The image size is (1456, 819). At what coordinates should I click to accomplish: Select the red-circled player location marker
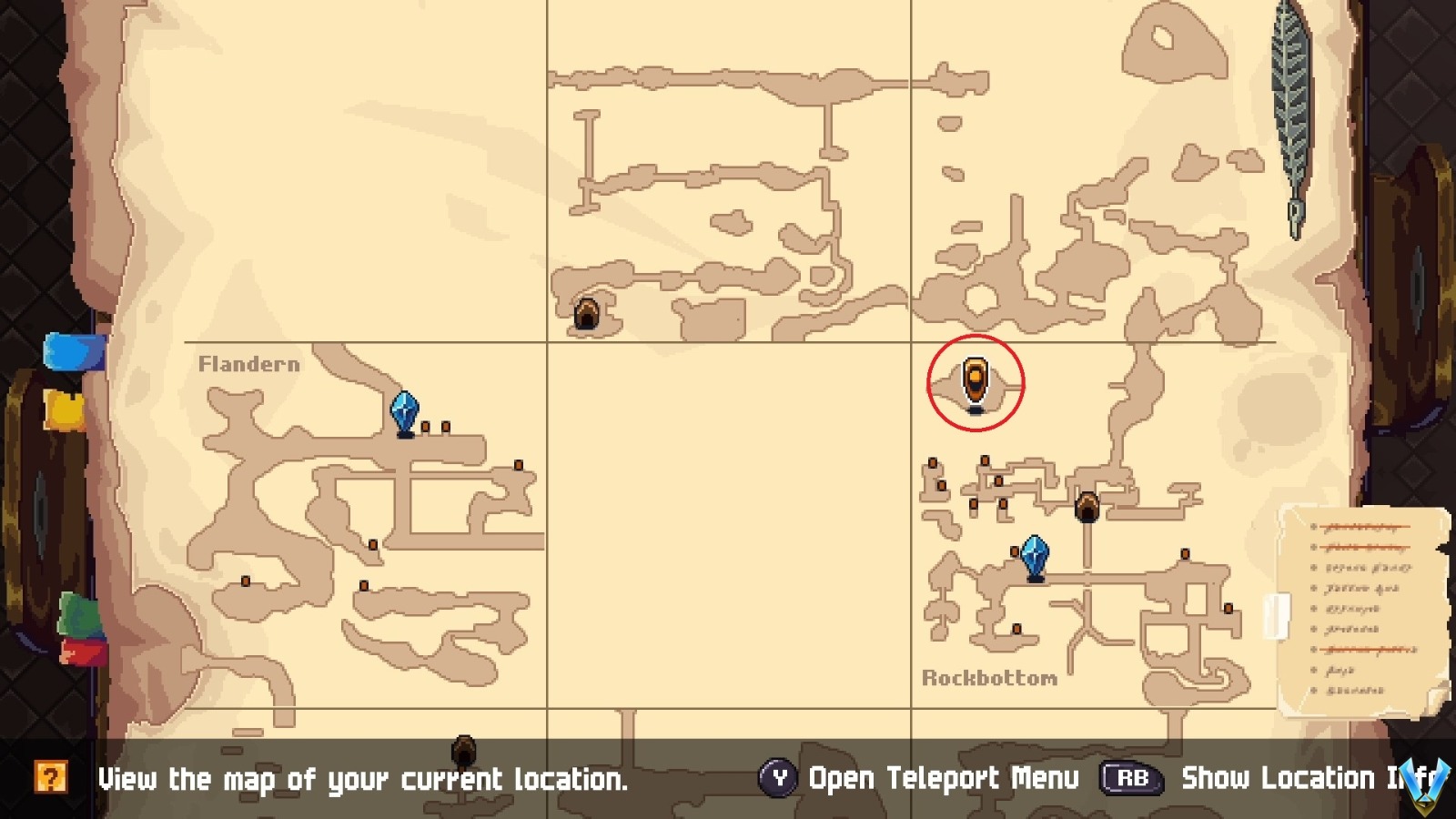(976, 382)
